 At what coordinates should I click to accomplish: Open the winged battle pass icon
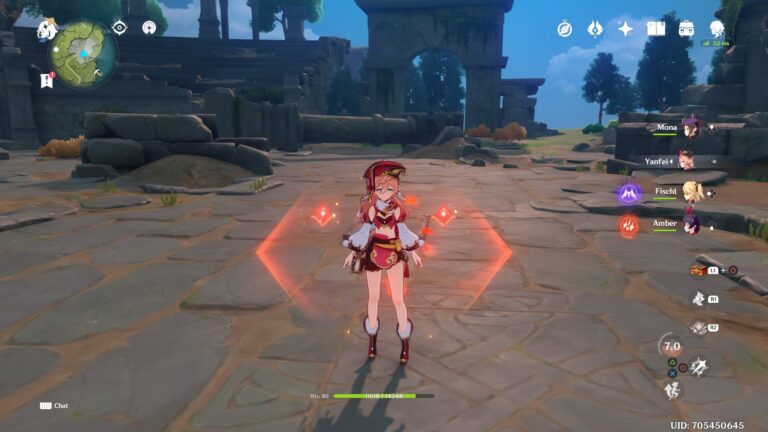(x=594, y=29)
